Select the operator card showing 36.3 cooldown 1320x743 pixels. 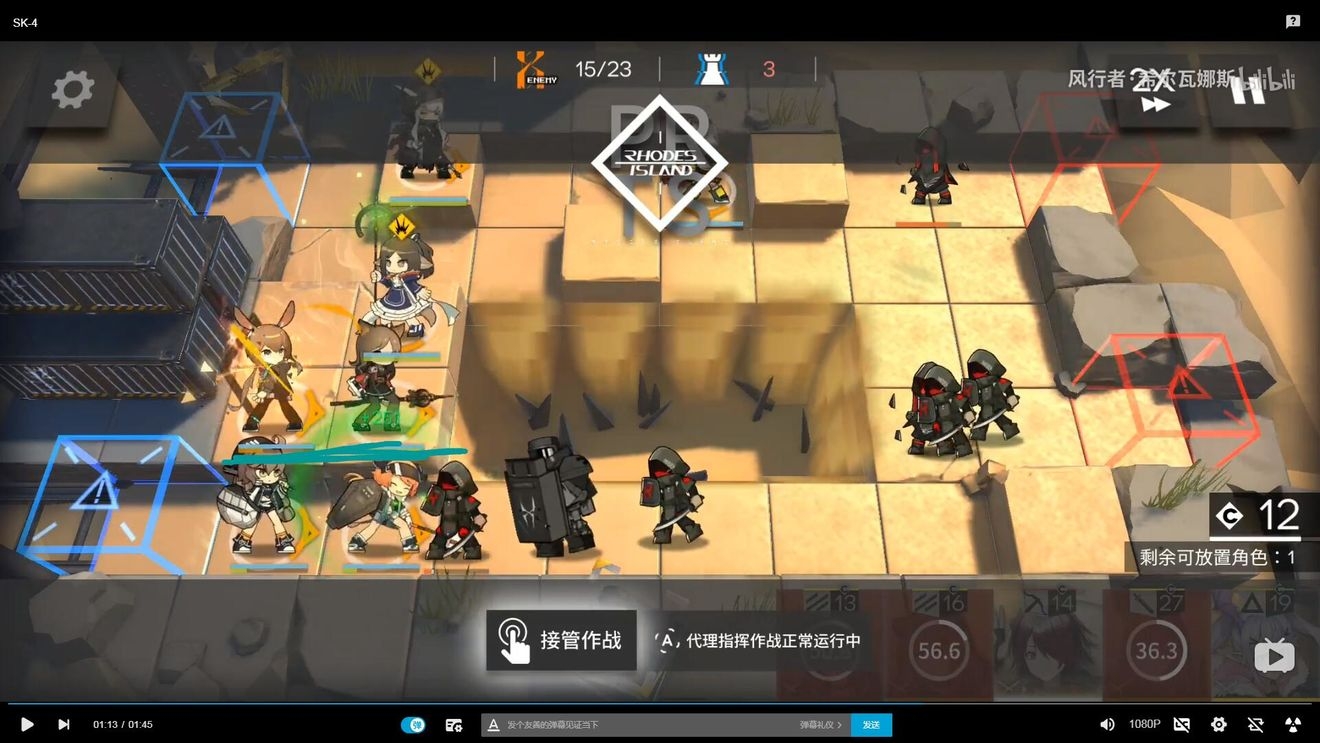[x=1155, y=645]
